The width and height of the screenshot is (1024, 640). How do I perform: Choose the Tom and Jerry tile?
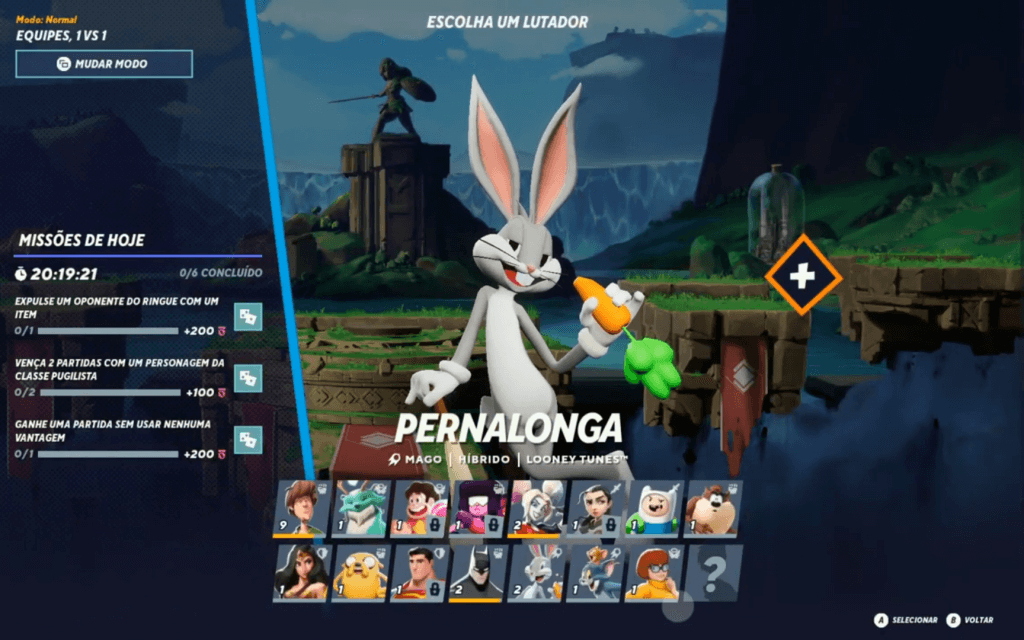point(596,573)
